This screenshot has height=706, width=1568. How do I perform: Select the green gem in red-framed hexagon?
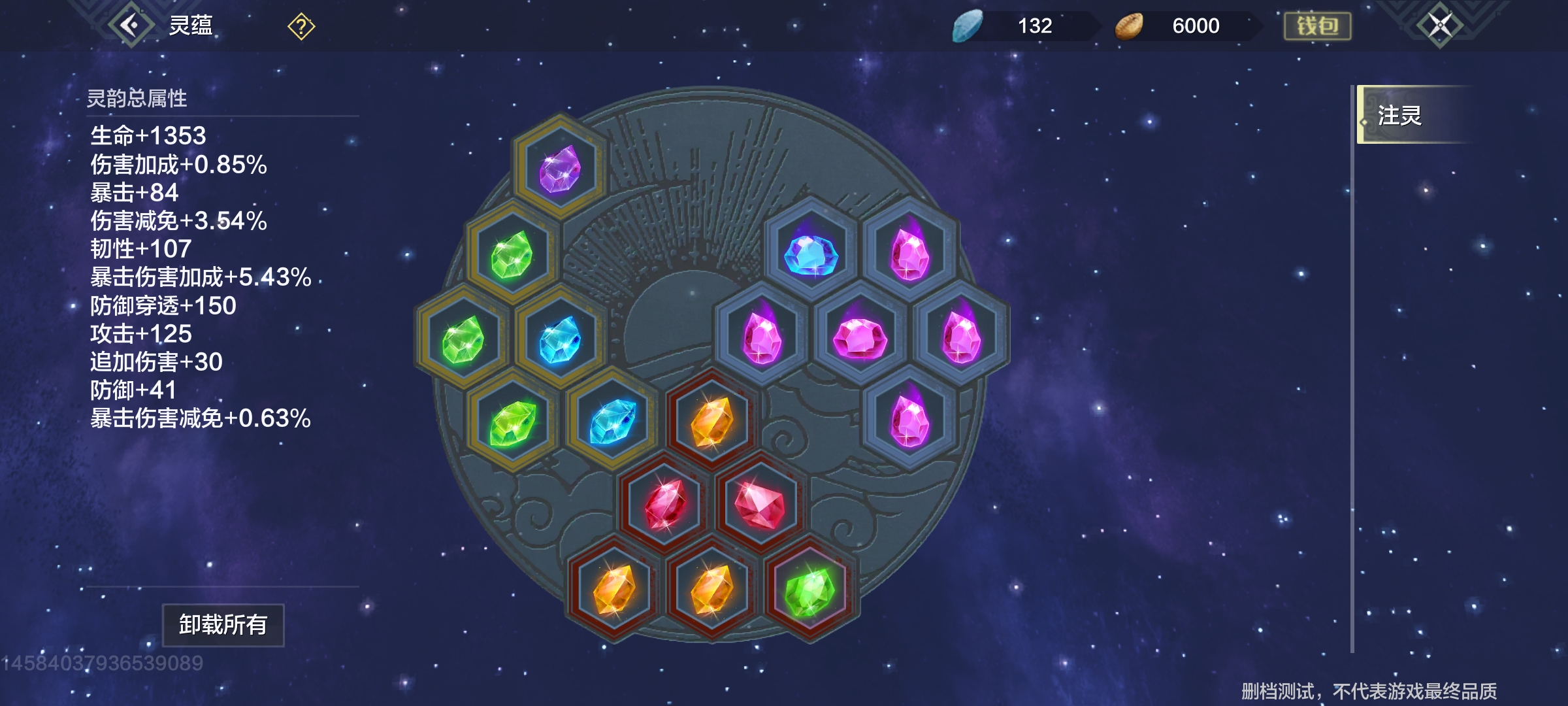tap(809, 590)
